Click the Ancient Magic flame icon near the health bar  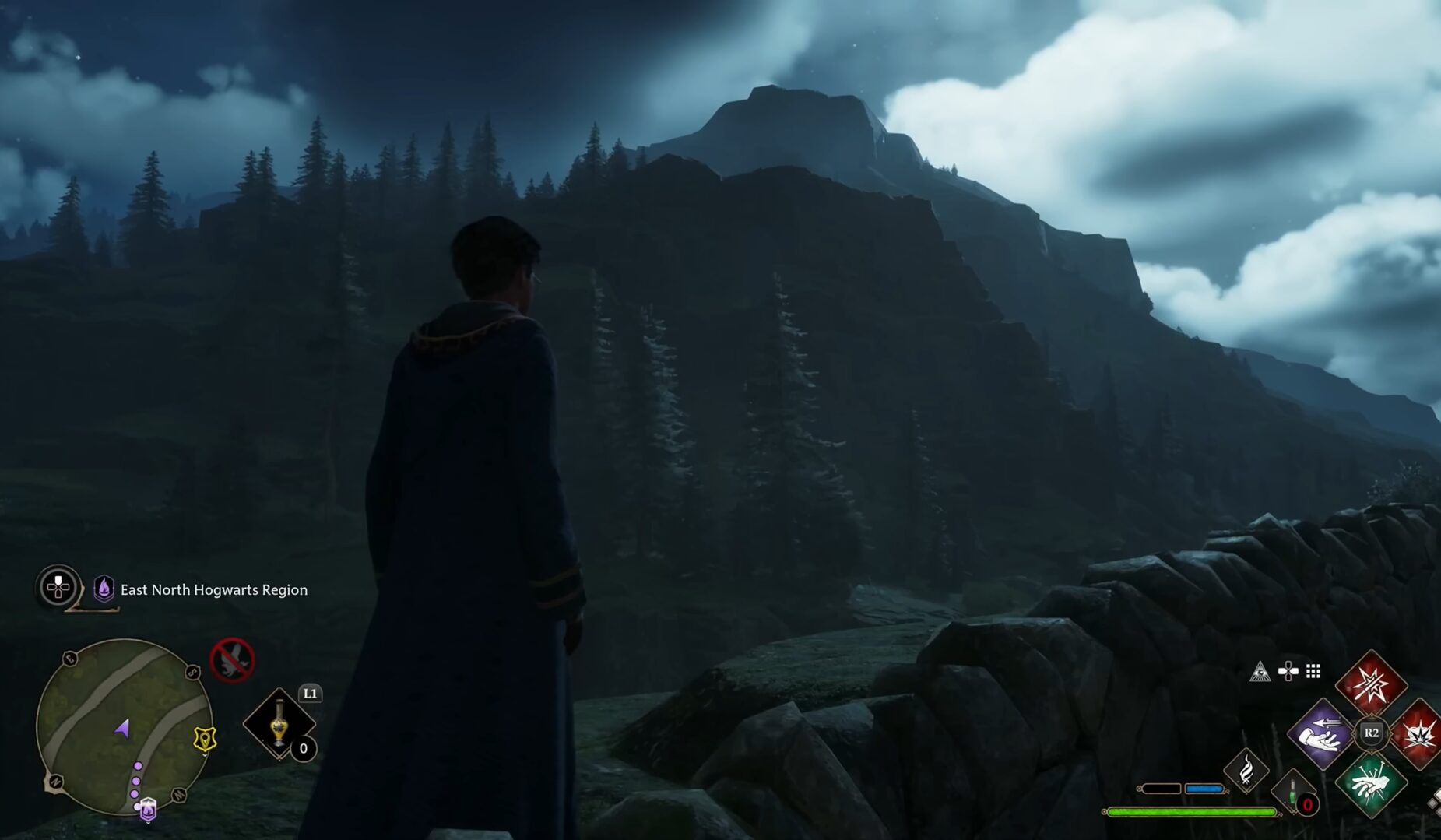click(1247, 770)
